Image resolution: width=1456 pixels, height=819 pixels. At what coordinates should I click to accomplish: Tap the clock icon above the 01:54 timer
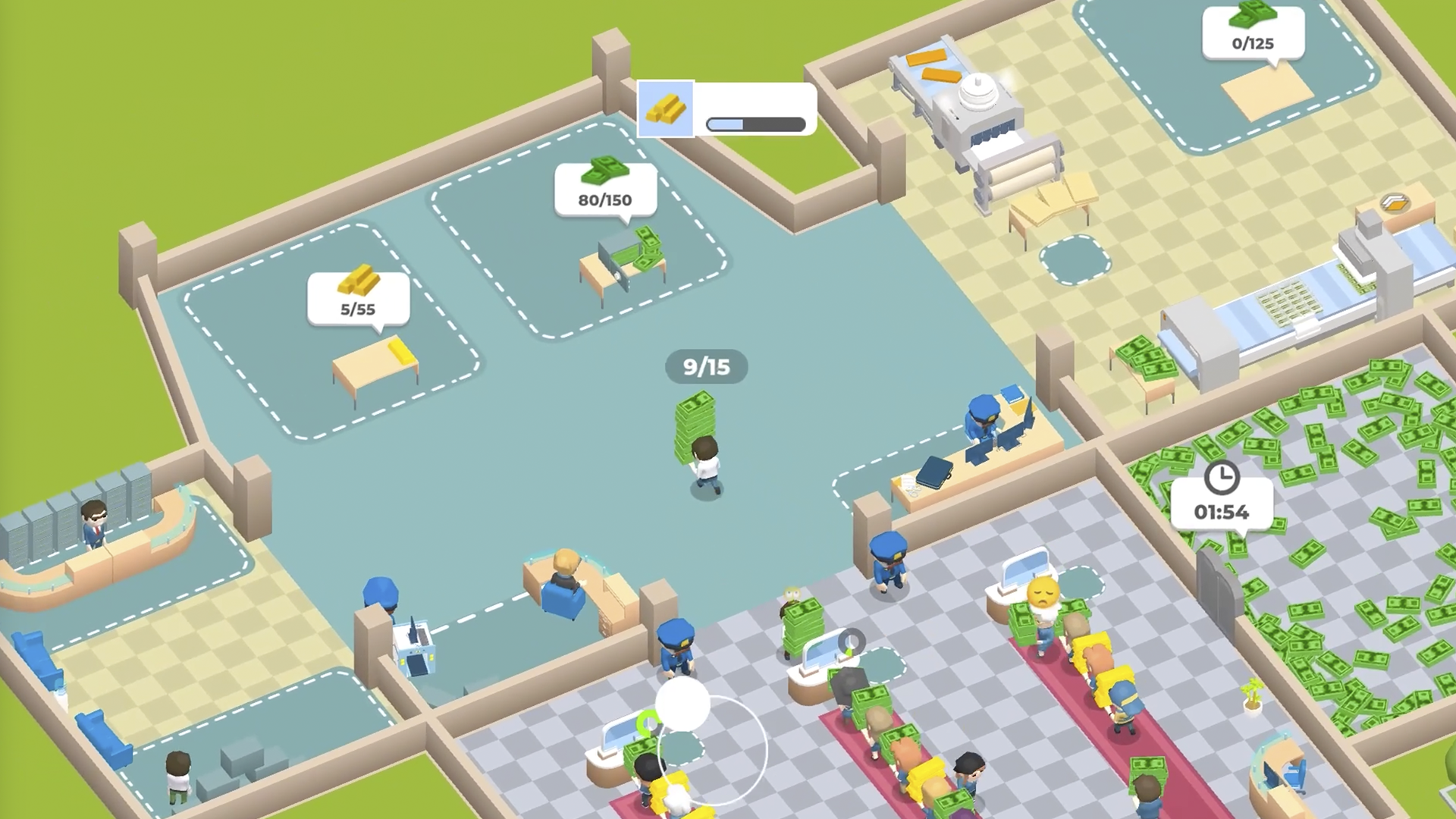coord(1222,477)
